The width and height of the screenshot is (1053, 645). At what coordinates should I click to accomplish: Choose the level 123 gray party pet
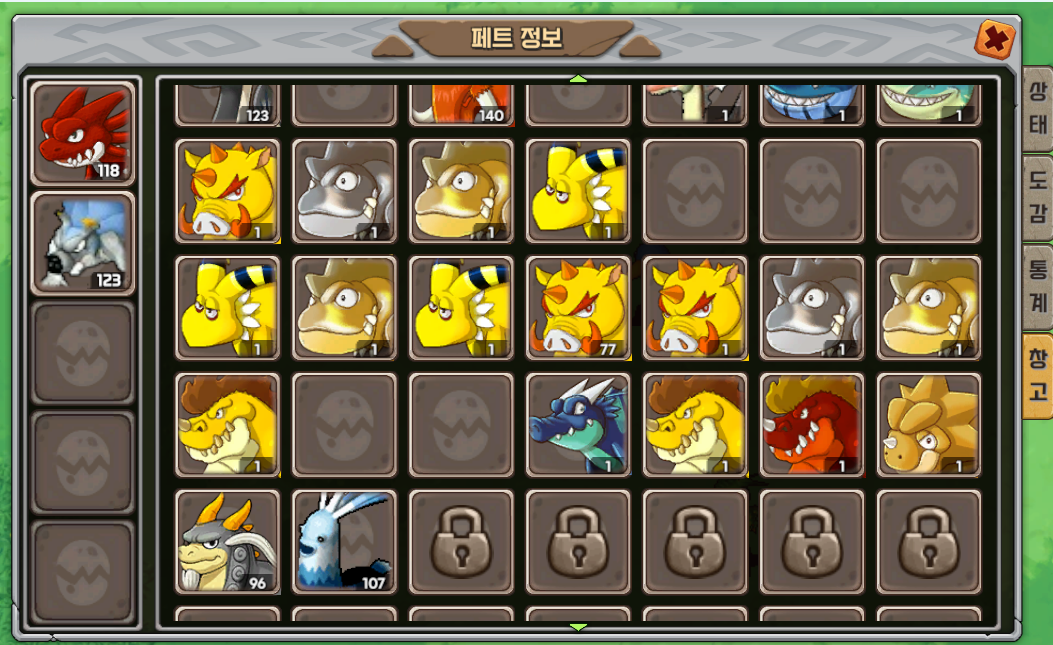pos(83,243)
